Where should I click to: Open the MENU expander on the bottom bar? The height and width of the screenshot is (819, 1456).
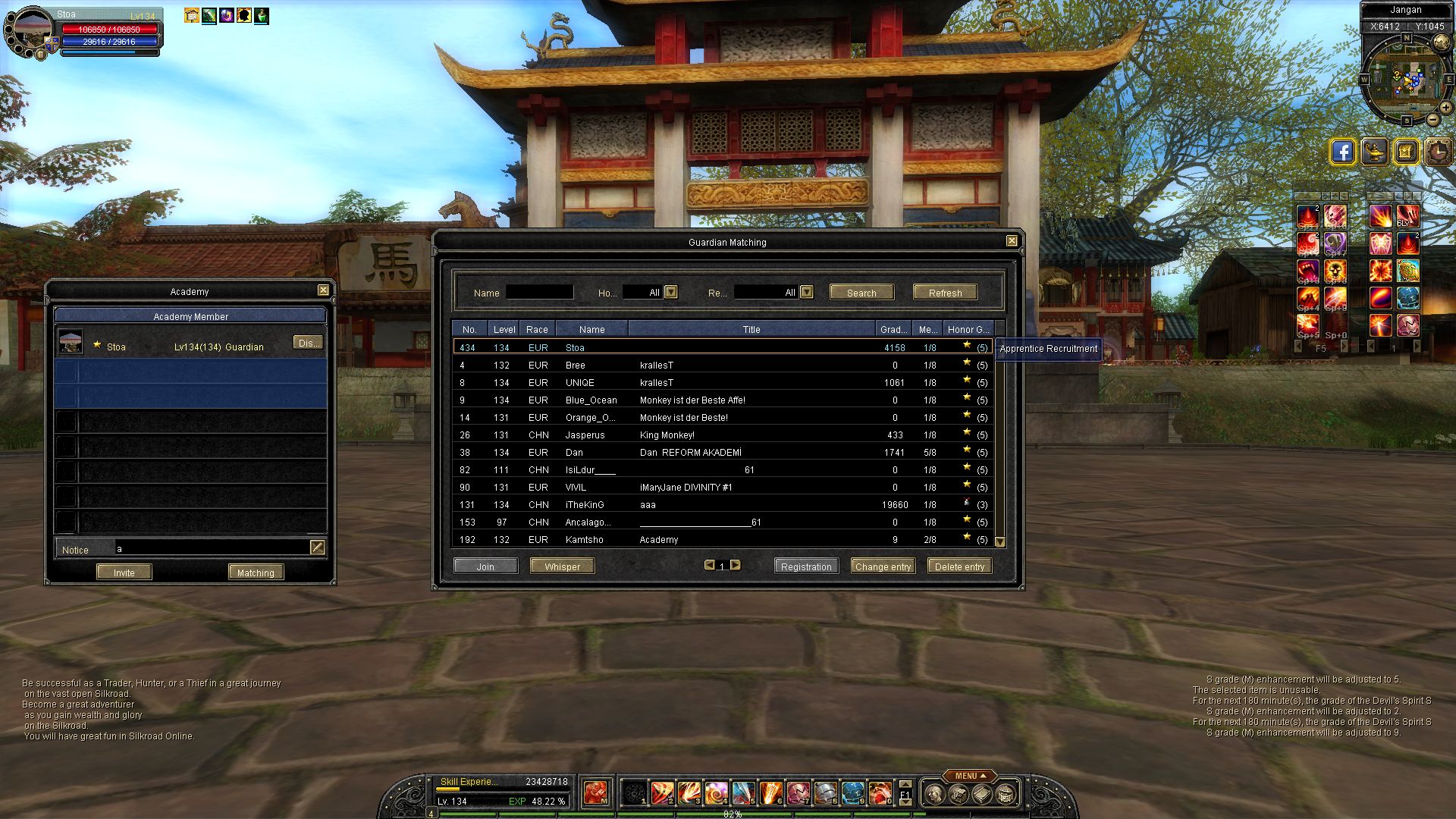970,776
